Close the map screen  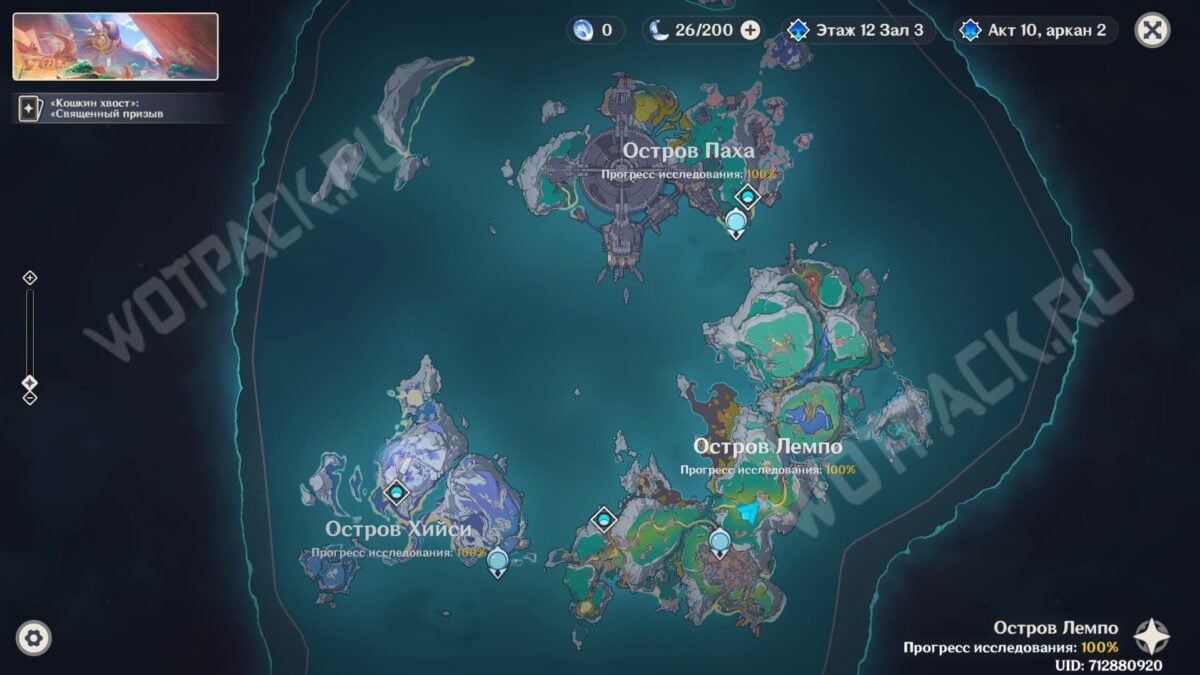[1152, 30]
